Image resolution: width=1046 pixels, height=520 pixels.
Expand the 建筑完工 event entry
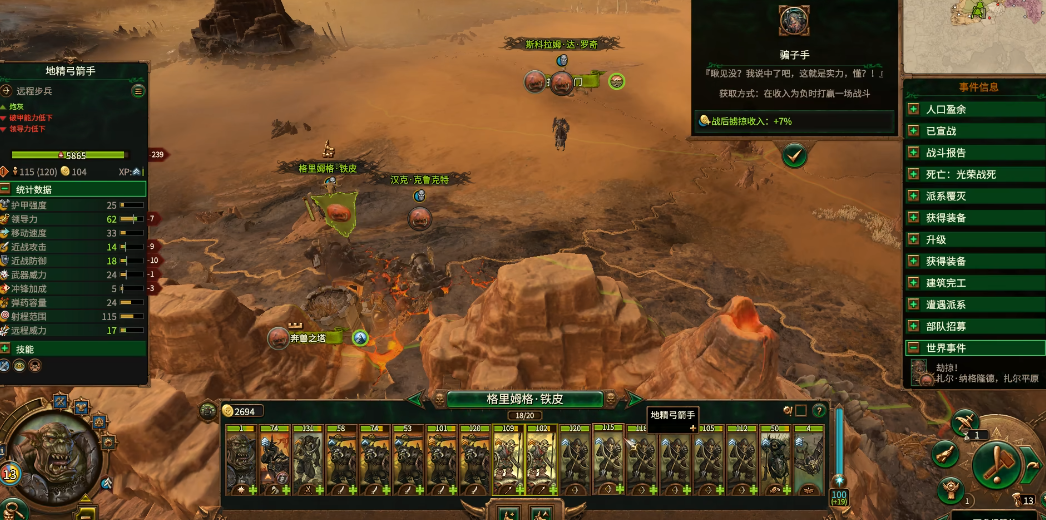(x=913, y=283)
